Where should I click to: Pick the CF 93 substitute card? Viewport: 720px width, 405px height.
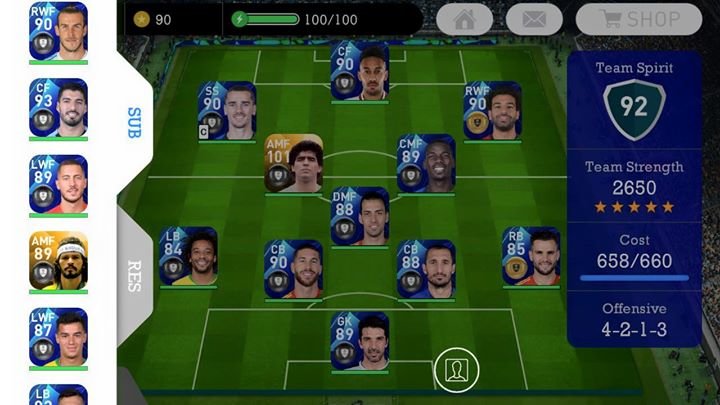[x=58, y=108]
